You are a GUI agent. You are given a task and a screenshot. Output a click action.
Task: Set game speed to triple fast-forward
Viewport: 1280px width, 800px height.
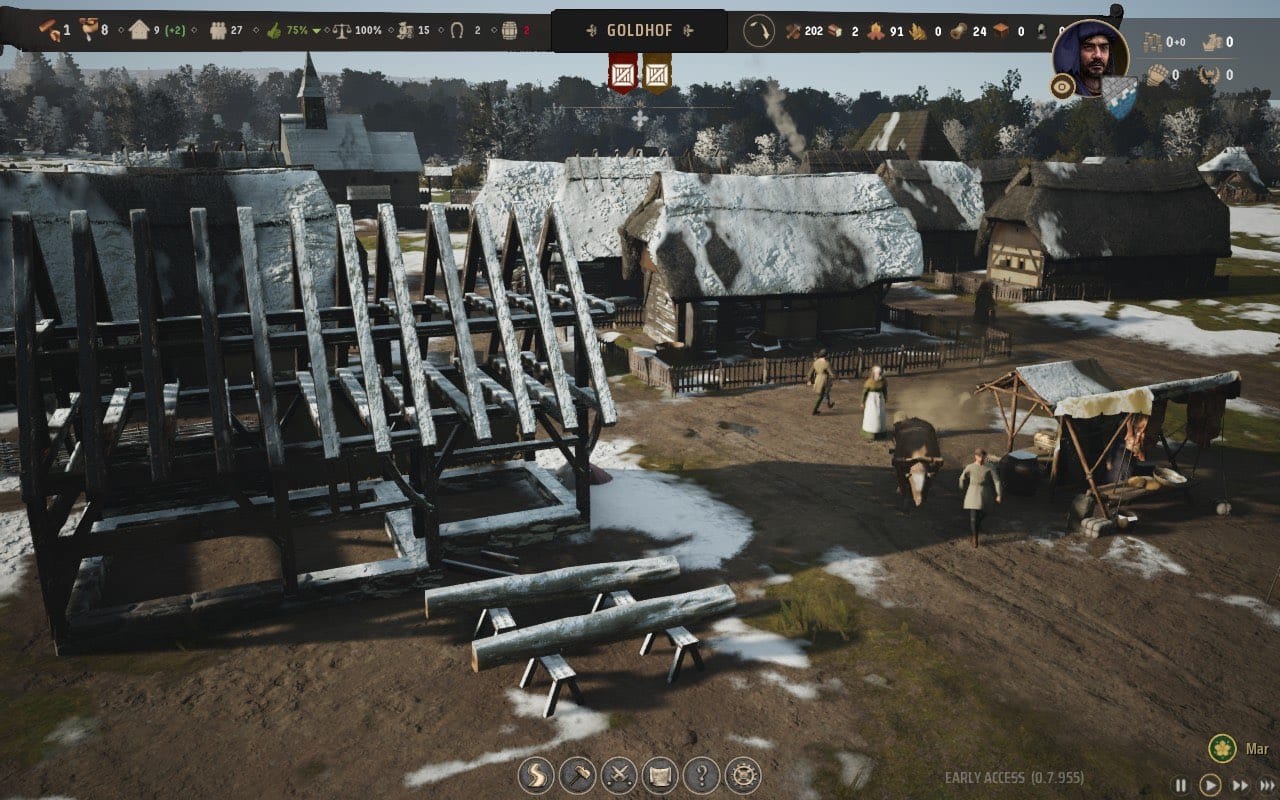click(x=1267, y=785)
